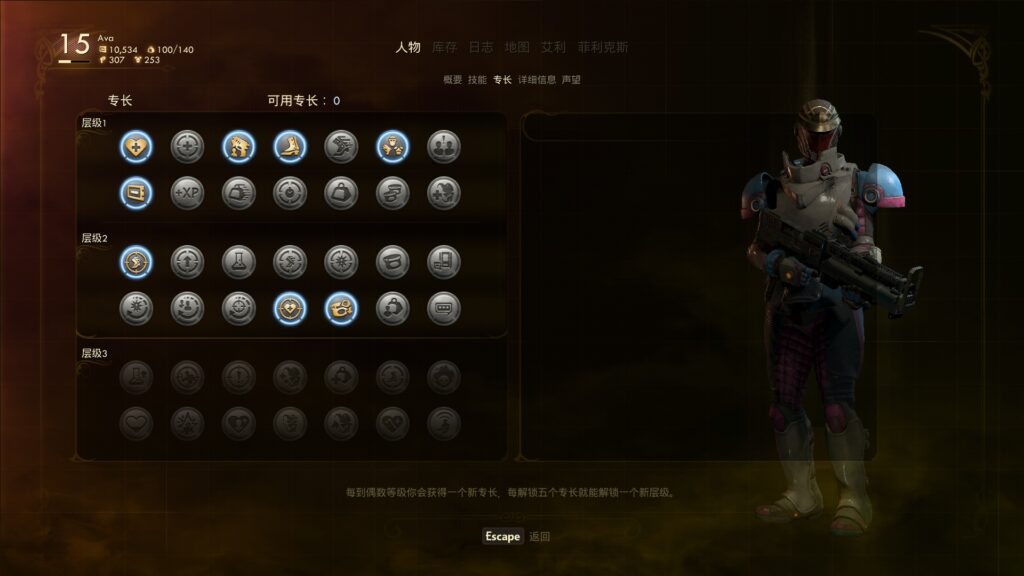1024x576 pixels.
Task: Select the 菲利克斯 companion tab
Action: pyautogui.click(x=603, y=47)
